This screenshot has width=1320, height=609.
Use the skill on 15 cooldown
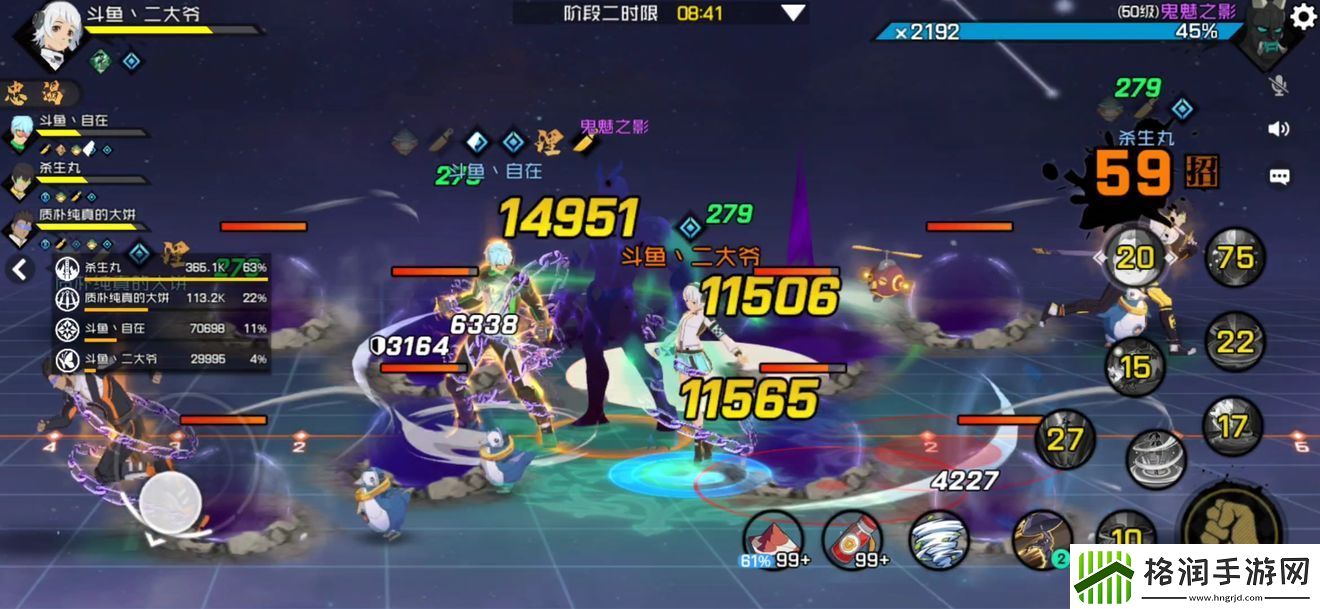1135,367
